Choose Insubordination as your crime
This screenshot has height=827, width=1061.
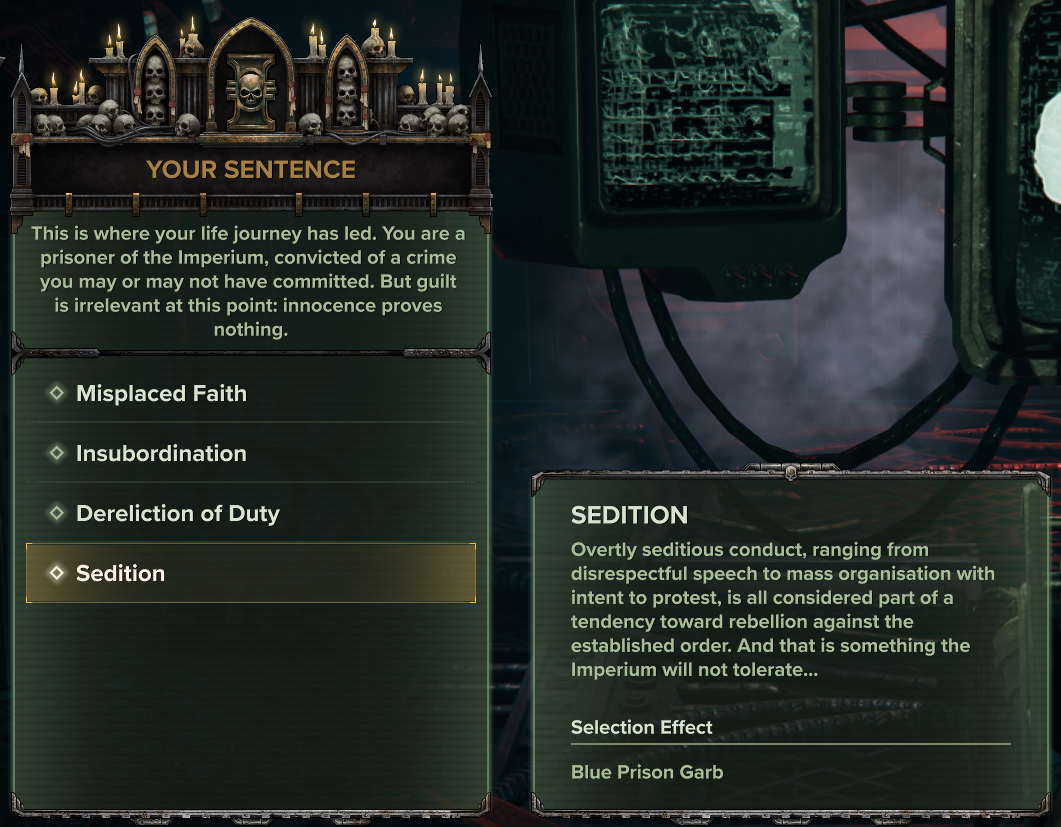pos(161,454)
